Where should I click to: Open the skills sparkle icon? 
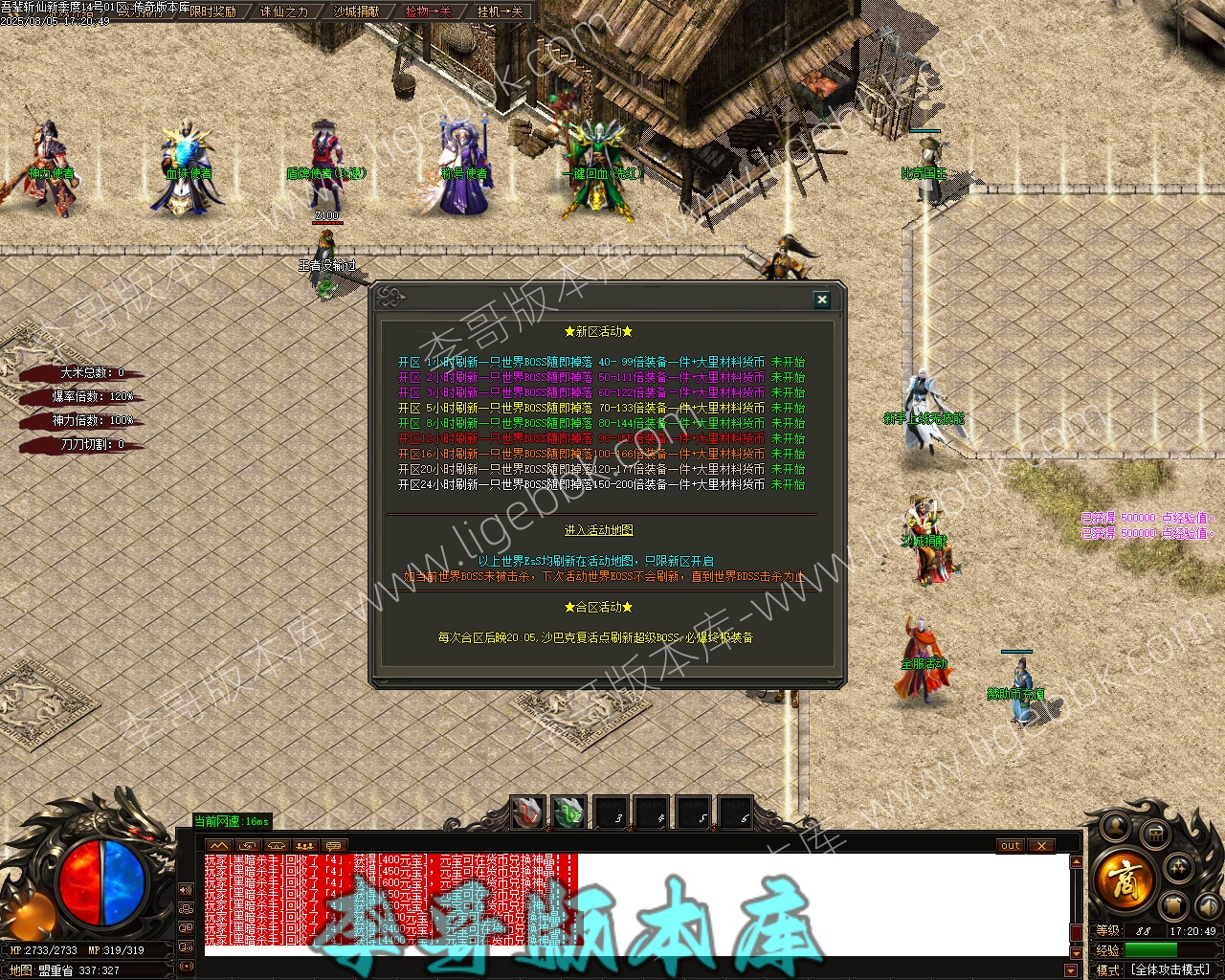click(x=1180, y=866)
